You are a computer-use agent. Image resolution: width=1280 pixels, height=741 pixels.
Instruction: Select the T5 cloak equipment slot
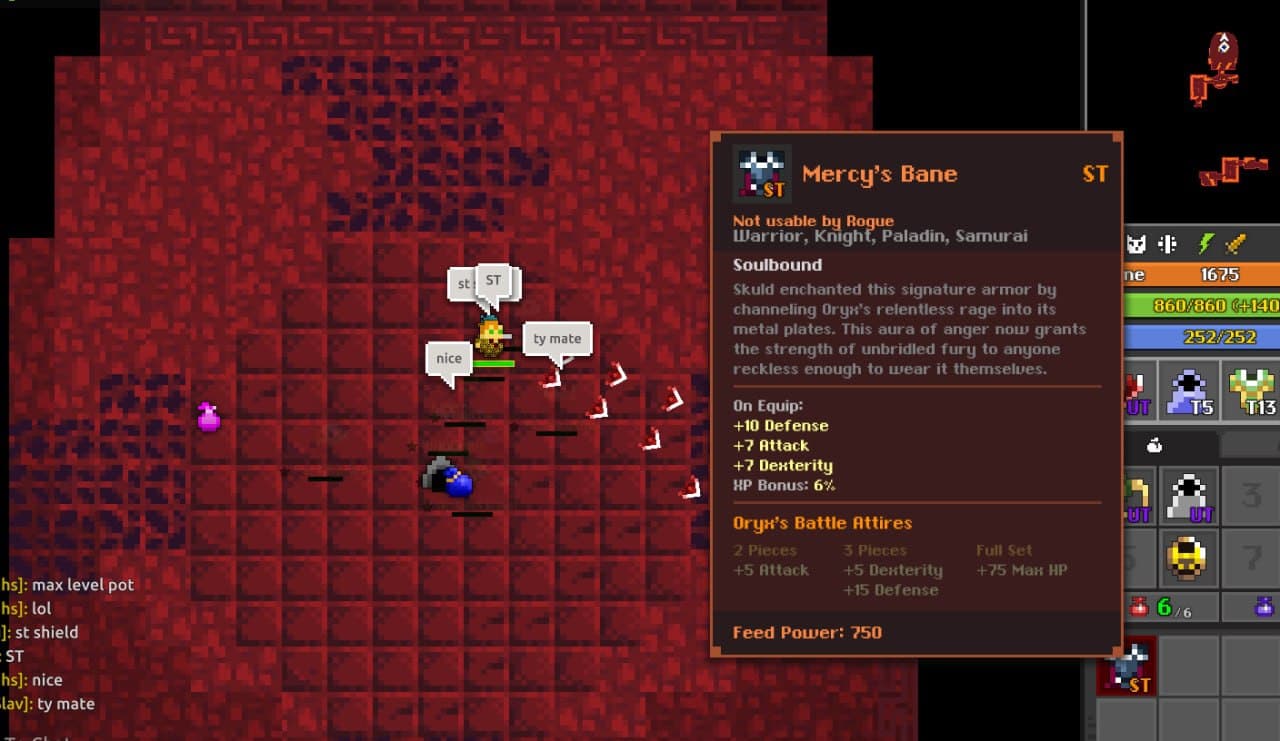[x=1189, y=390]
